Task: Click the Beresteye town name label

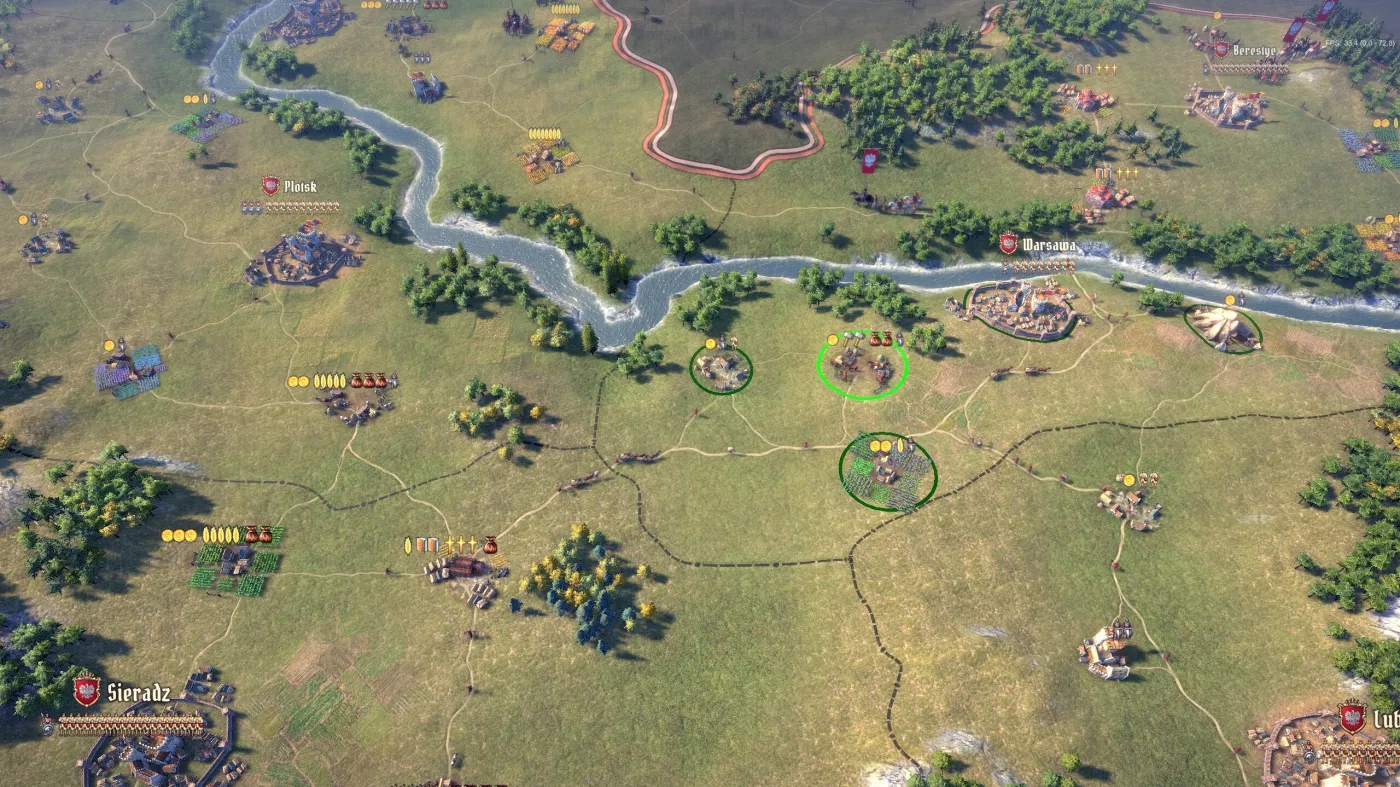Action: pyautogui.click(x=1254, y=49)
